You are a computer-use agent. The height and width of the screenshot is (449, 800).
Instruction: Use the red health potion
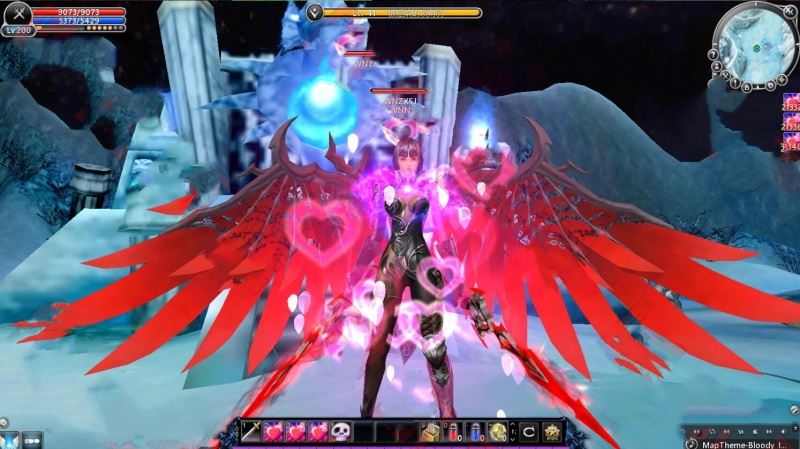[x=455, y=431]
